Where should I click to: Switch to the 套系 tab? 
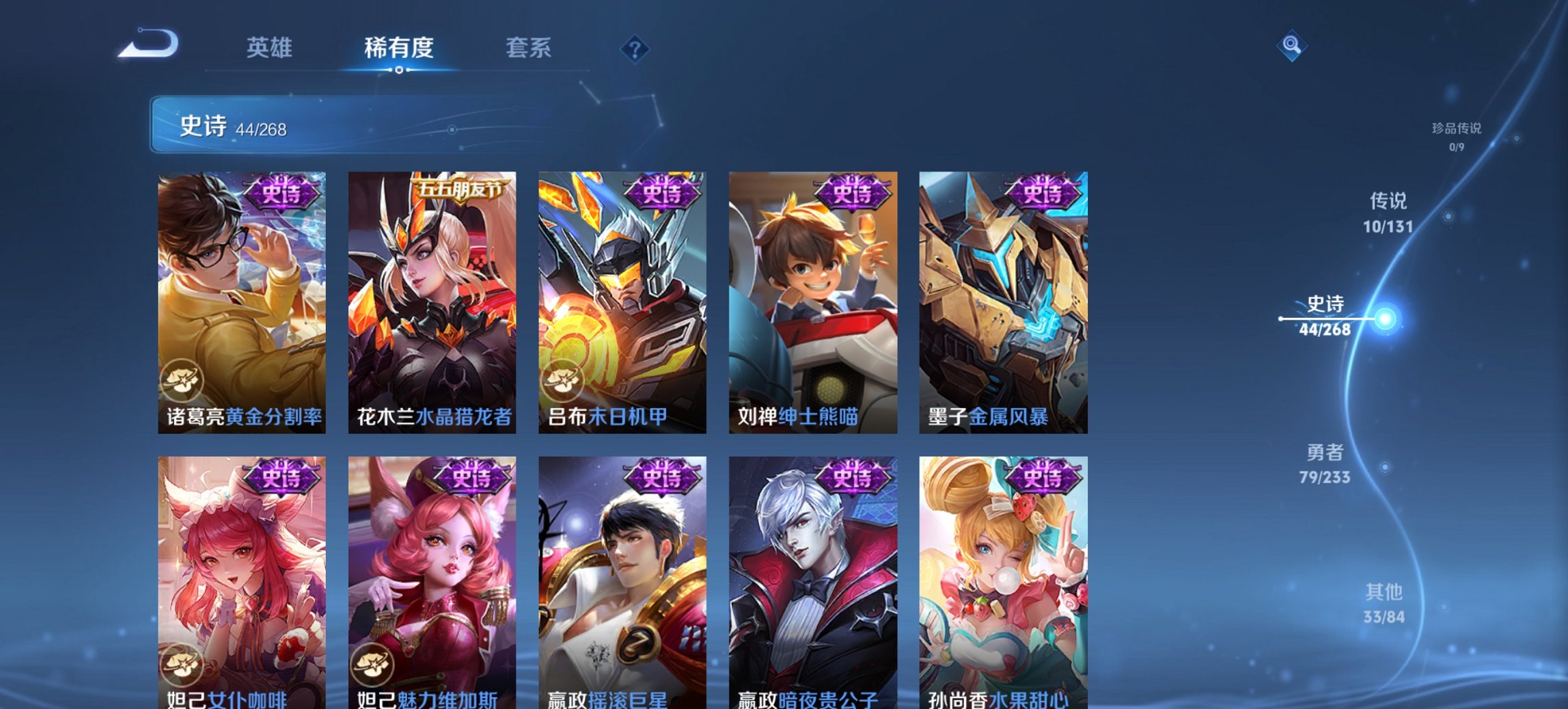point(529,48)
